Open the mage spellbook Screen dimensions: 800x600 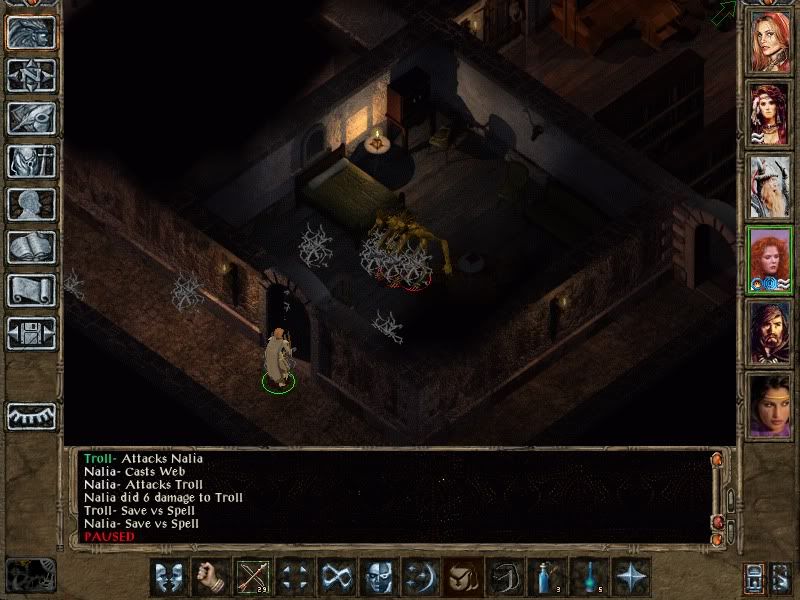(31, 247)
